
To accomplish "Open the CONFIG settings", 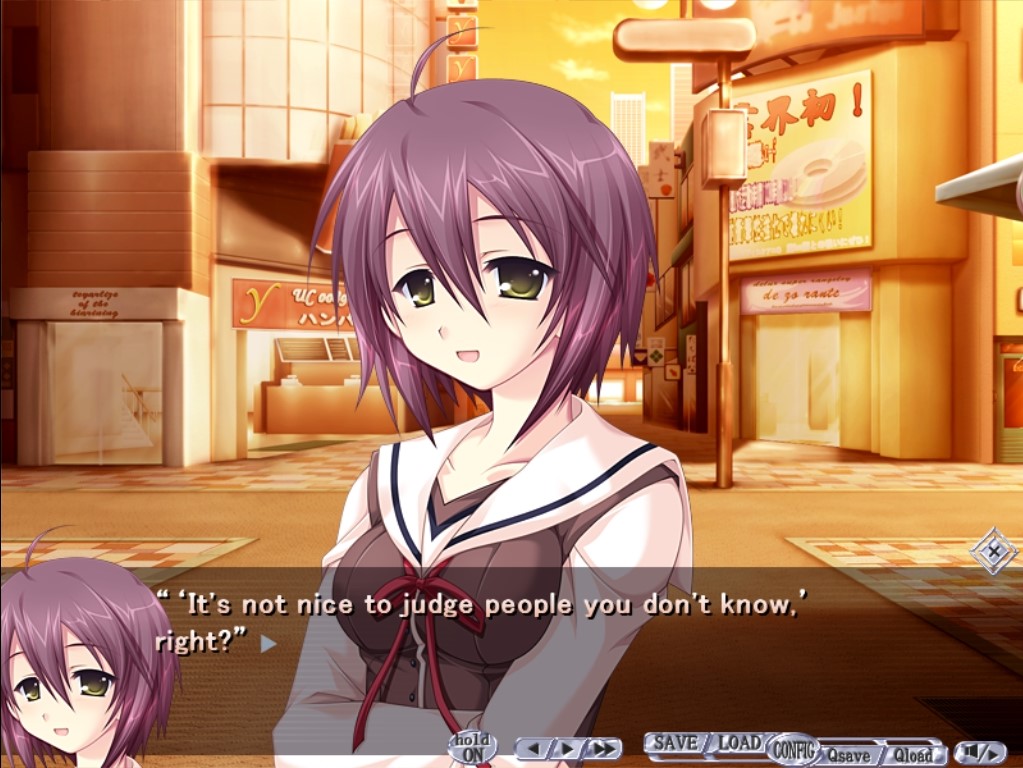I will pyautogui.click(x=794, y=748).
